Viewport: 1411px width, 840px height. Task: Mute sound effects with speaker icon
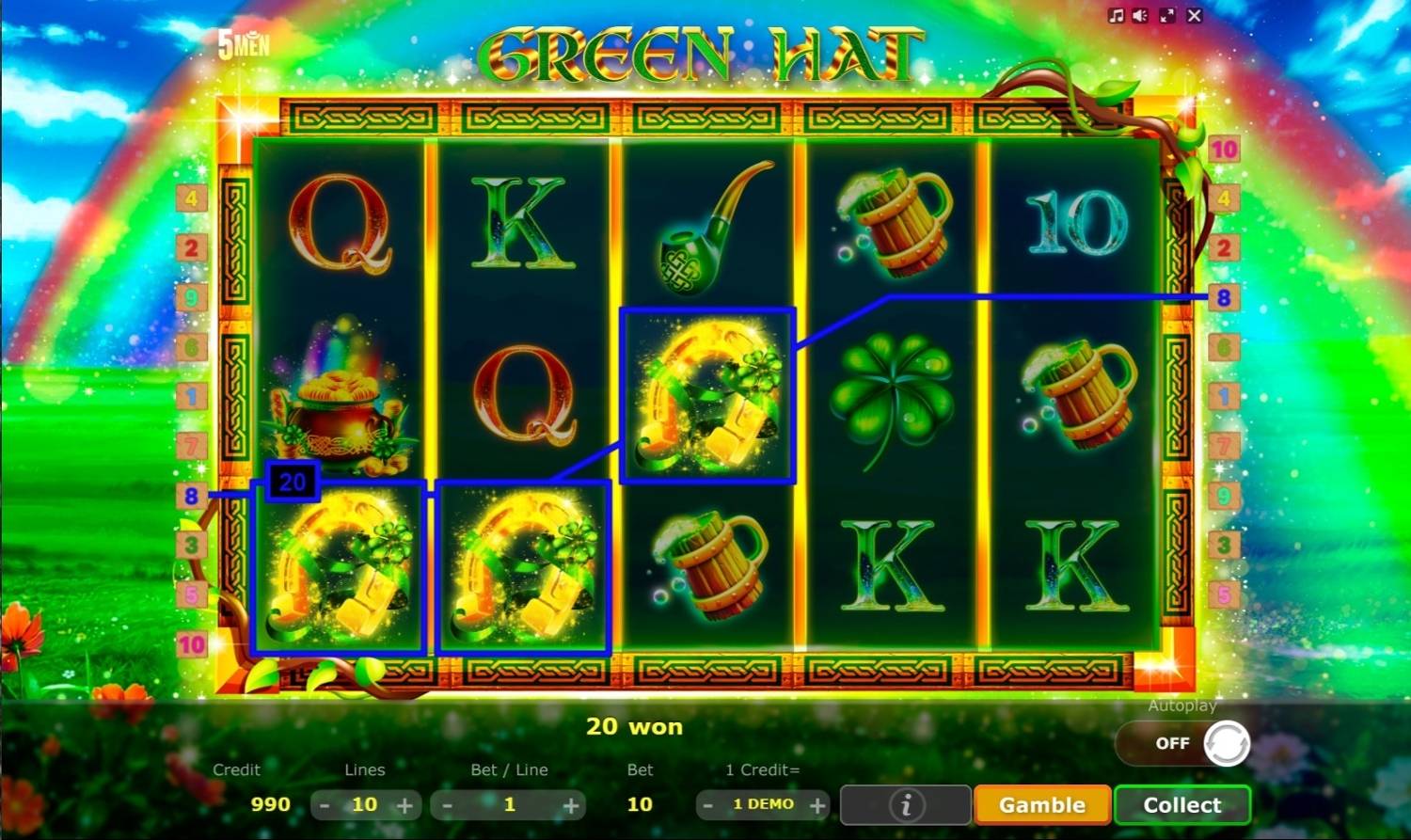1140,16
